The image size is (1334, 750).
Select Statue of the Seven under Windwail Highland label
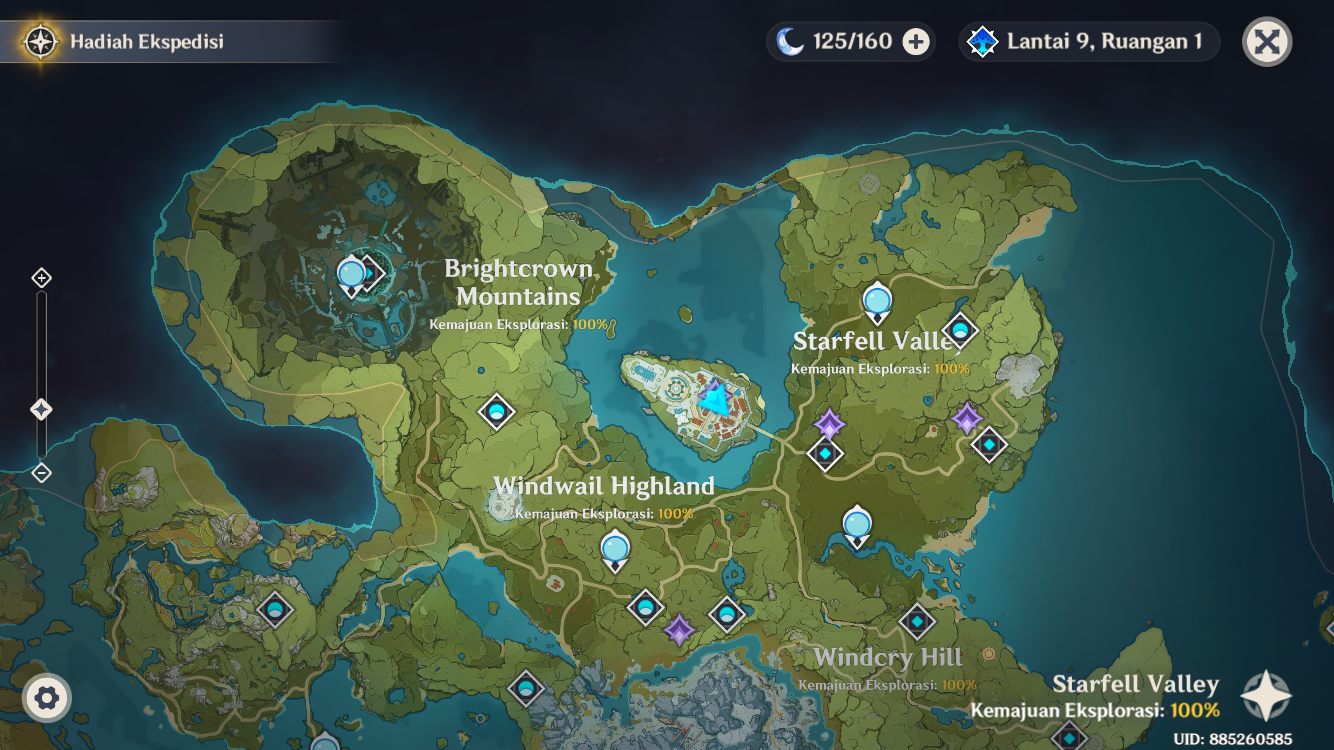tap(615, 550)
